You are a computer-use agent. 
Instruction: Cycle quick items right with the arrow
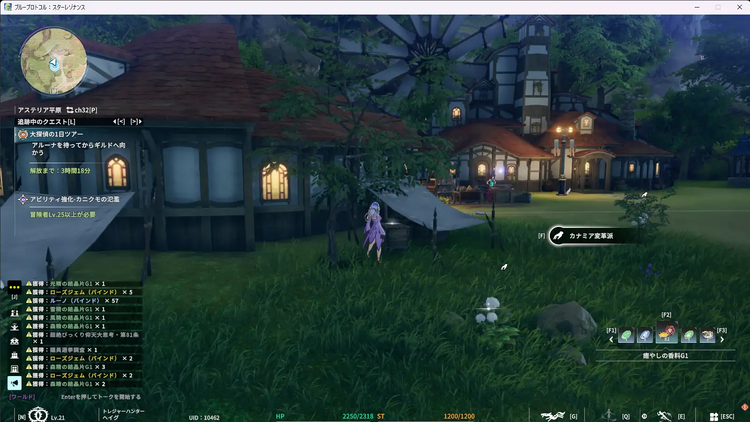tap(723, 338)
